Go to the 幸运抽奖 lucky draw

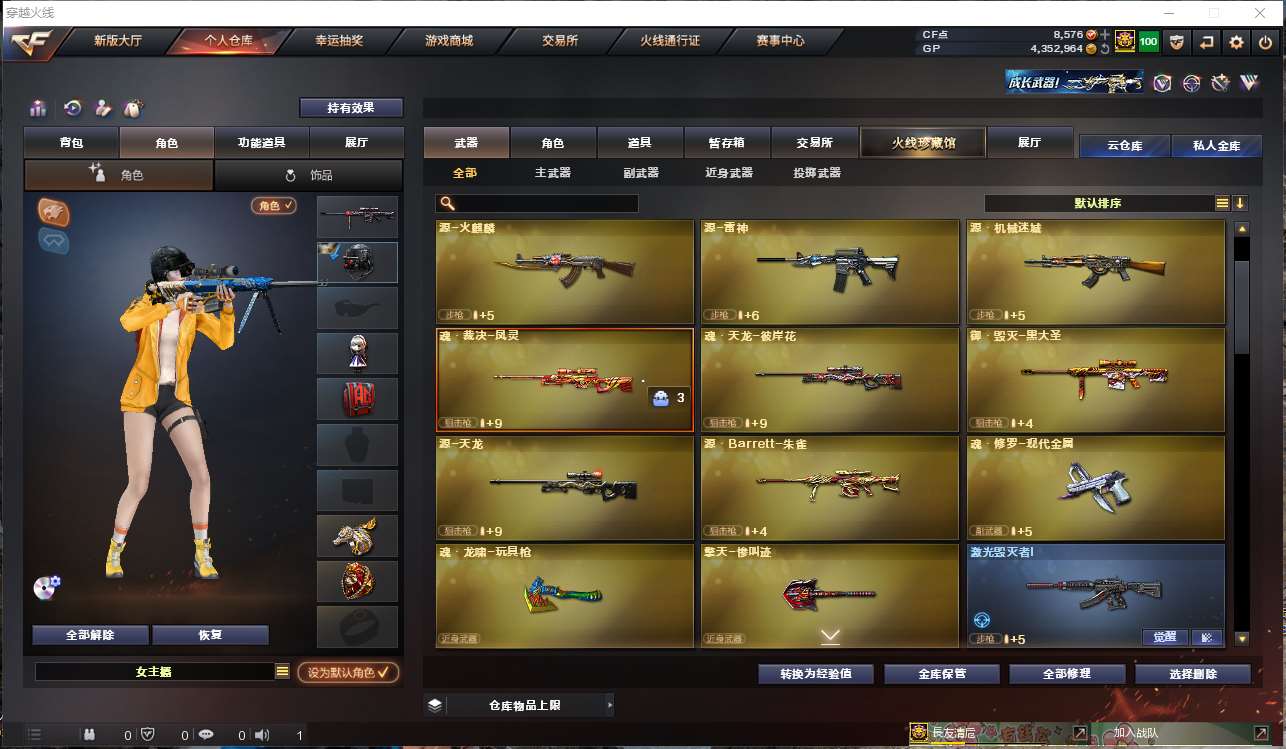point(339,41)
